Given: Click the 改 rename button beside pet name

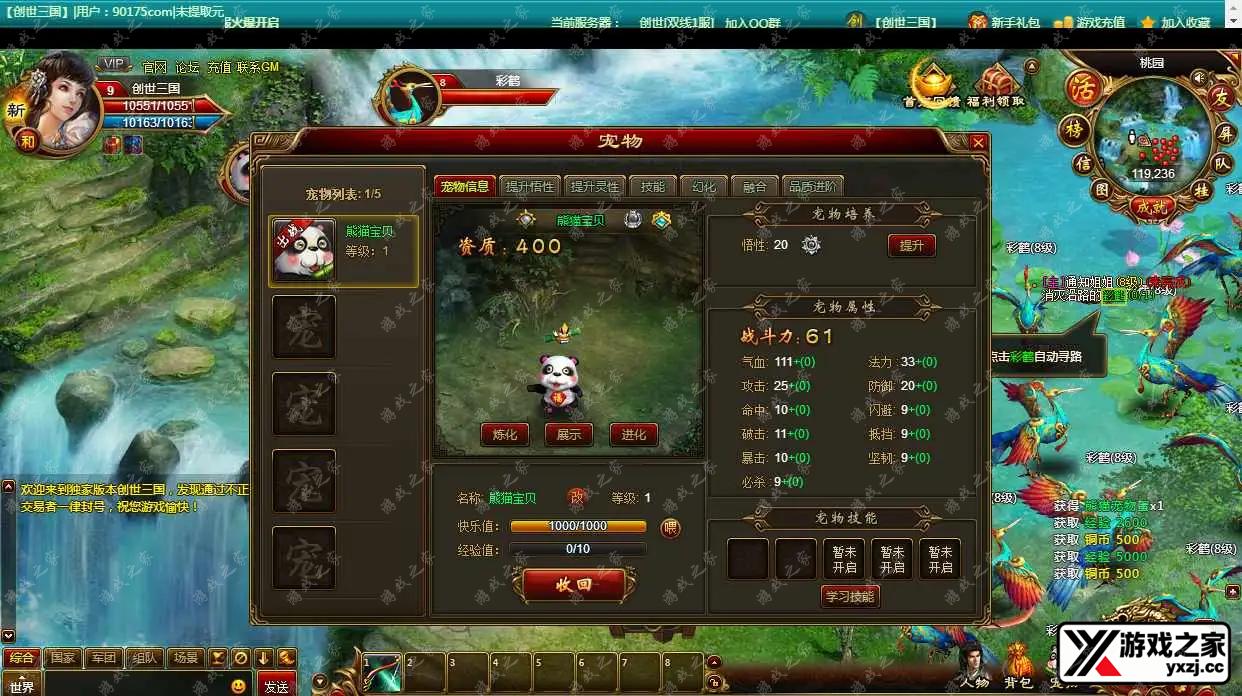Looking at the screenshot, I should [577, 497].
